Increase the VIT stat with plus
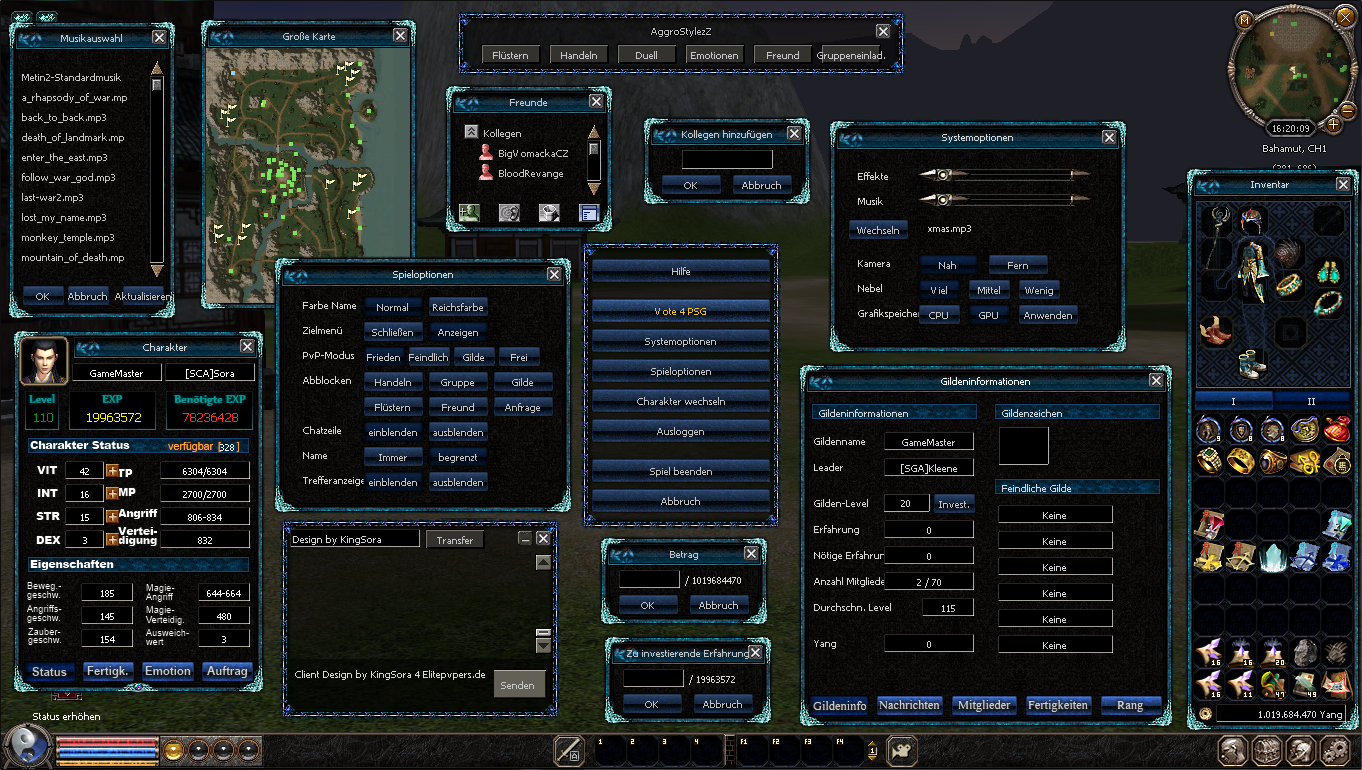Viewport: 1362px width, 770px height. [x=112, y=471]
